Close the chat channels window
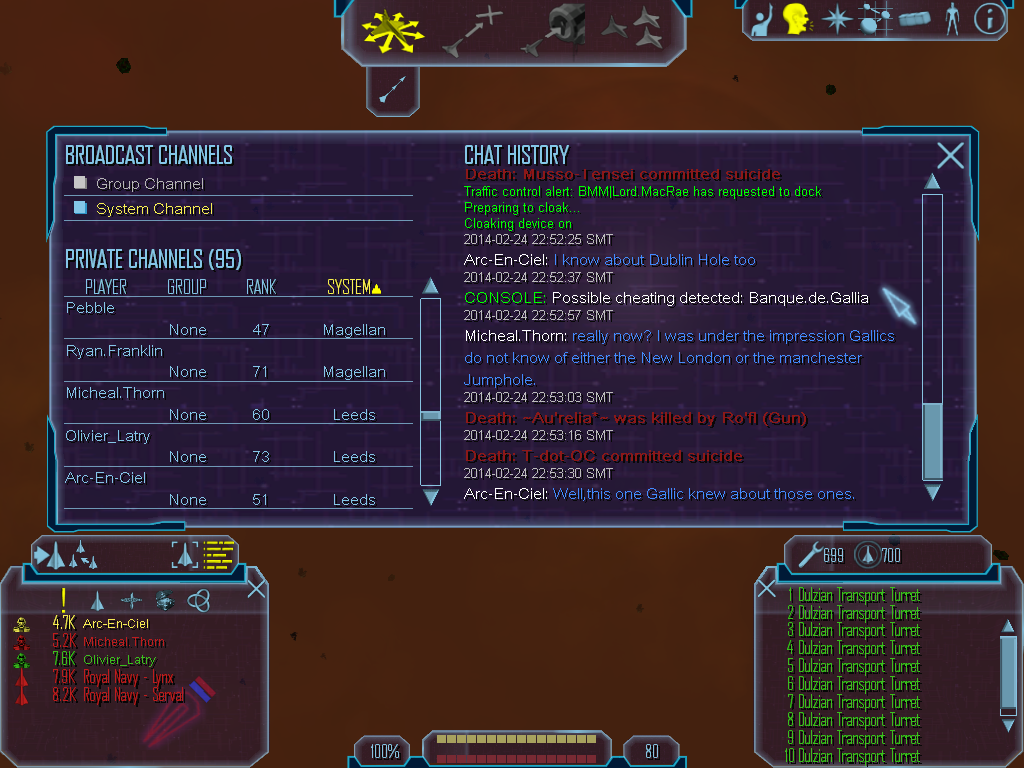Viewport: 1024px width, 768px height. 950,155
